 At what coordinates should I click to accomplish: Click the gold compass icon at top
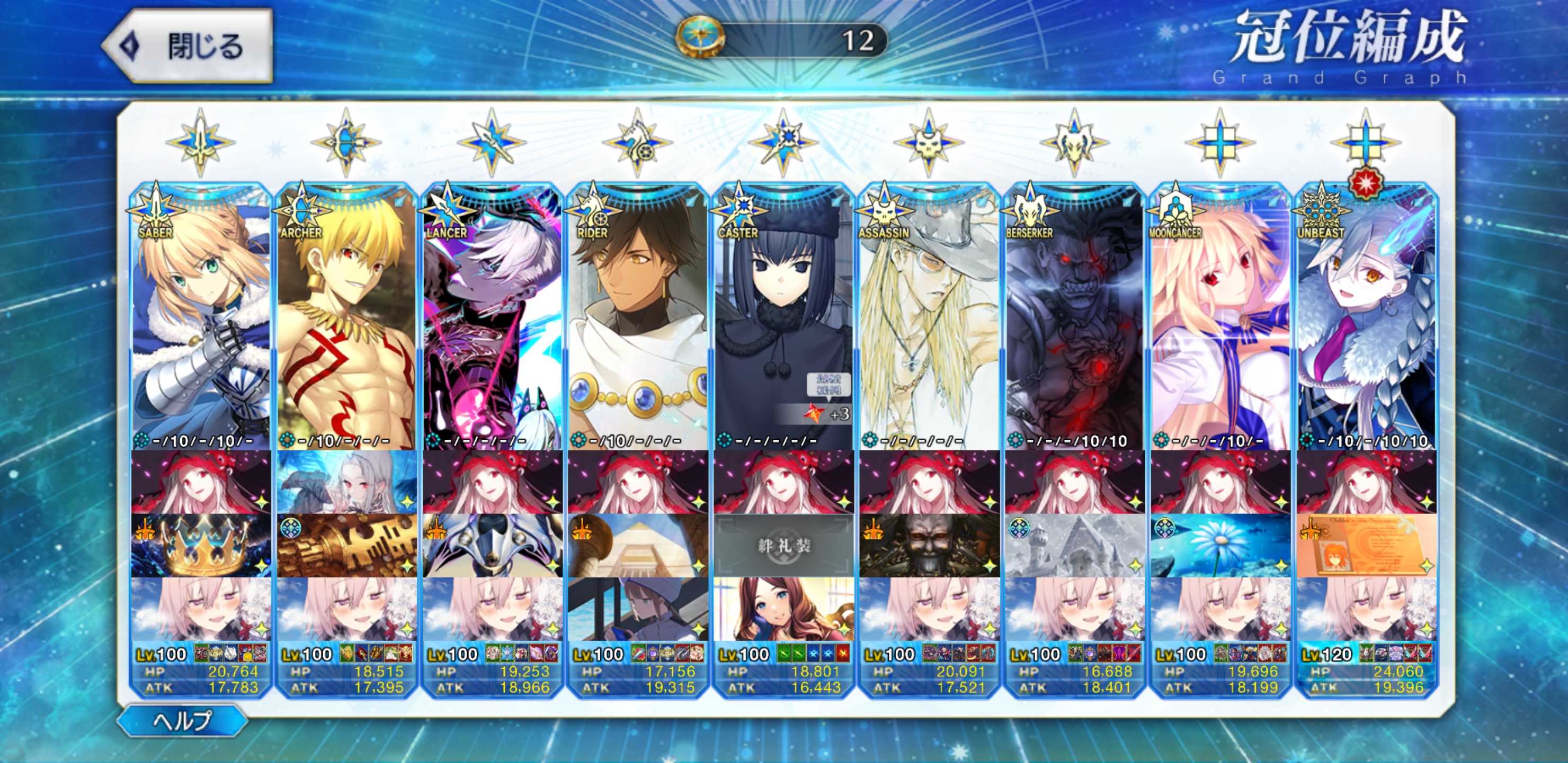700,38
